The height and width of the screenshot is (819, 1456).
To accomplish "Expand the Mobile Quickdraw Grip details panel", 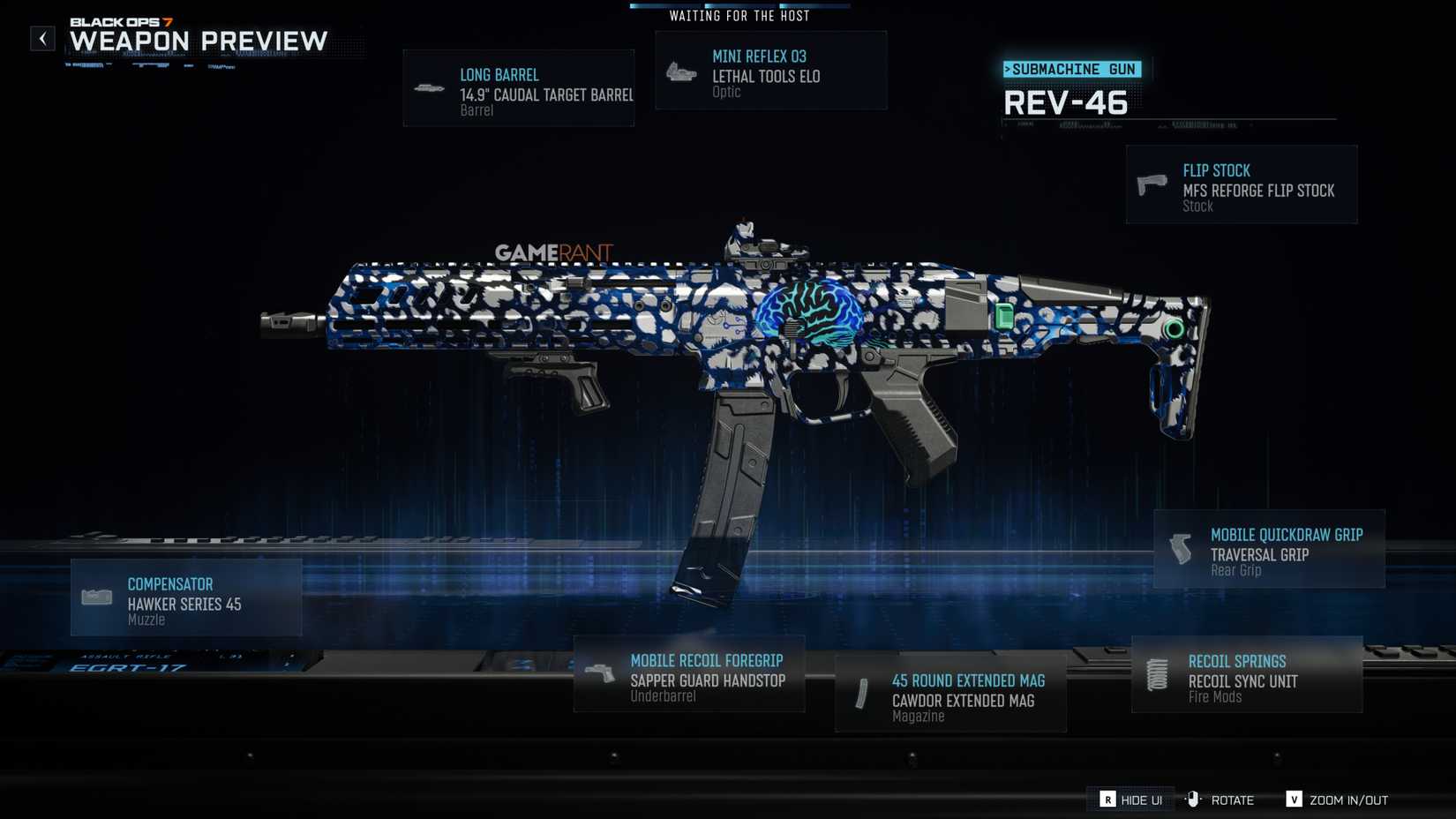I will (1269, 549).
